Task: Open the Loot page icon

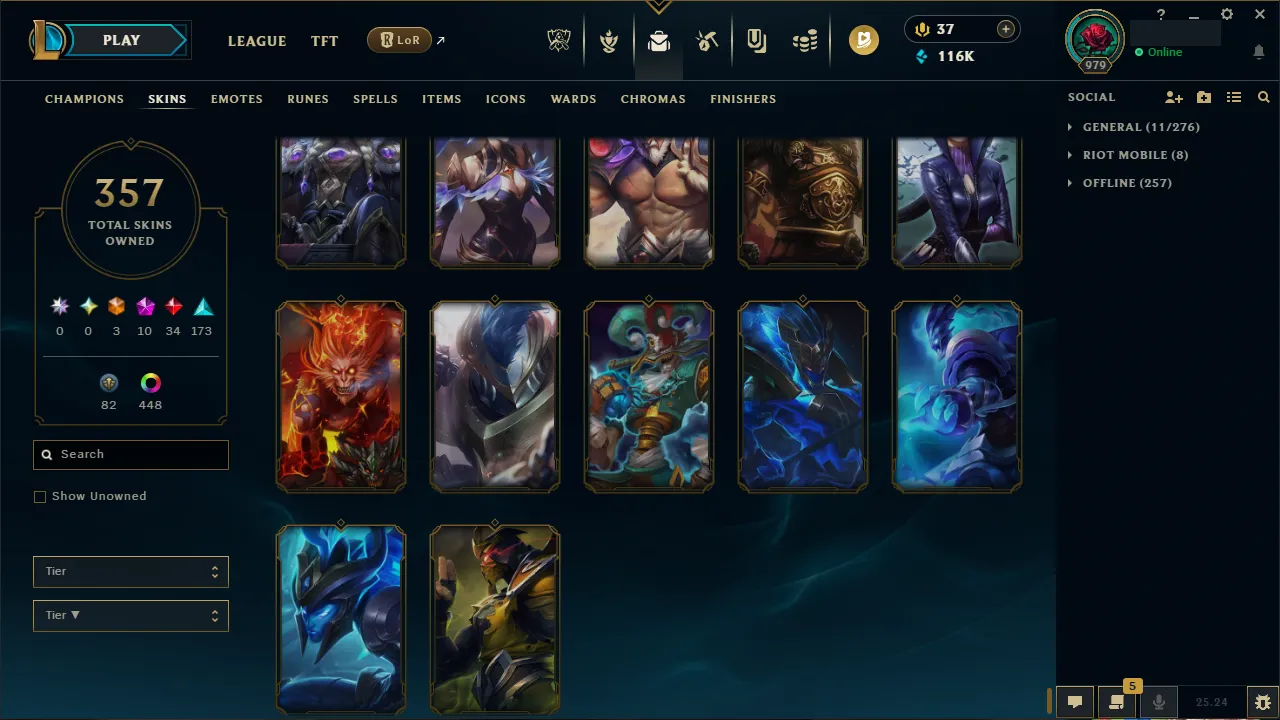Action: 658,41
